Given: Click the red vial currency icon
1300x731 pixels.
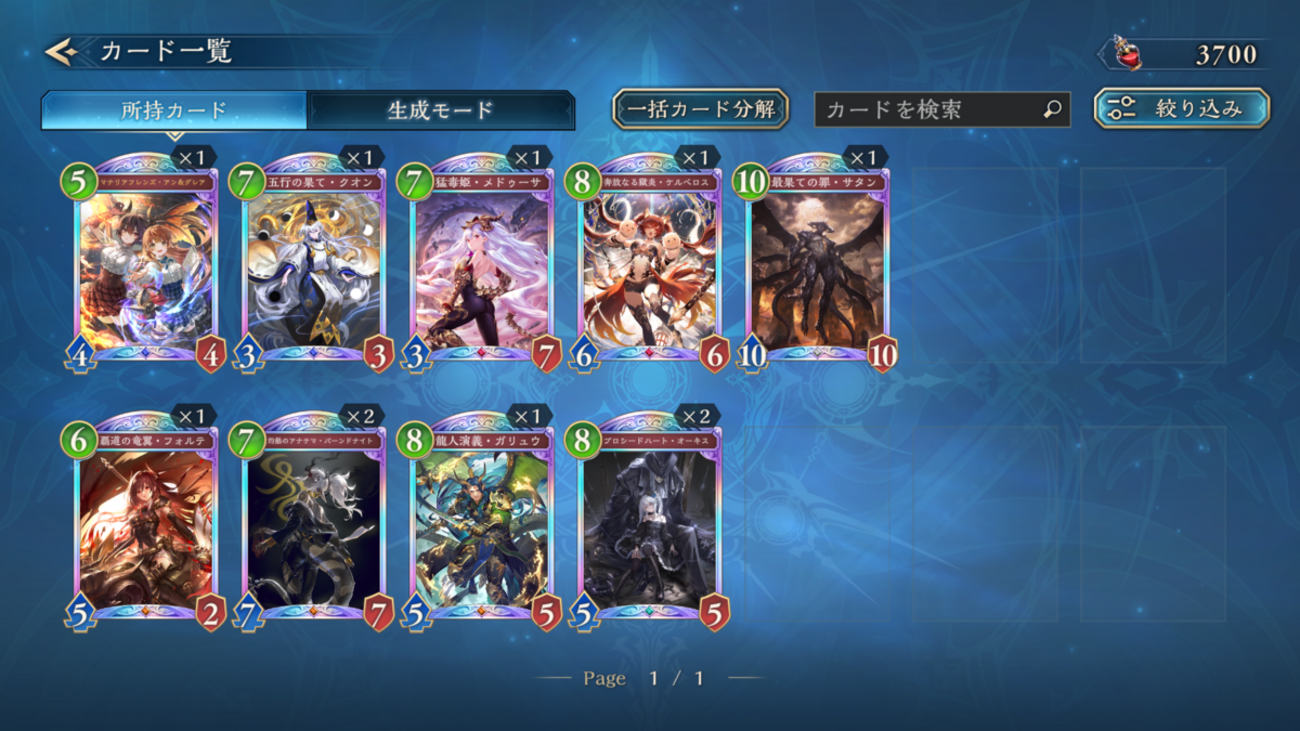Looking at the screenshot, I should [1133, 53].
